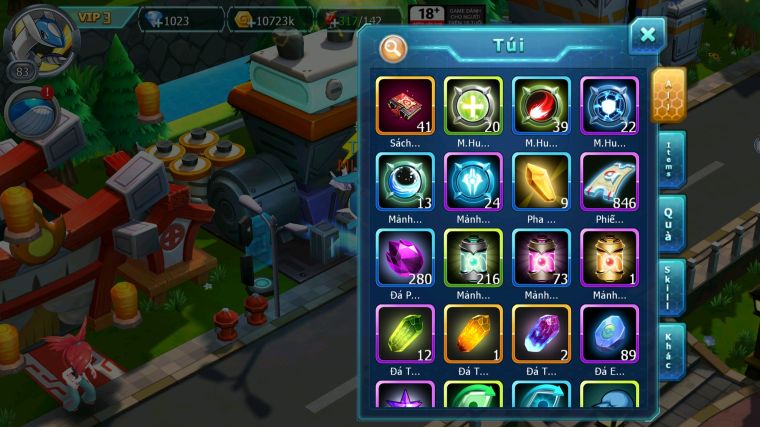Choose the purple gem stack of 280
The image size is (760, 427).
[405, 257]
